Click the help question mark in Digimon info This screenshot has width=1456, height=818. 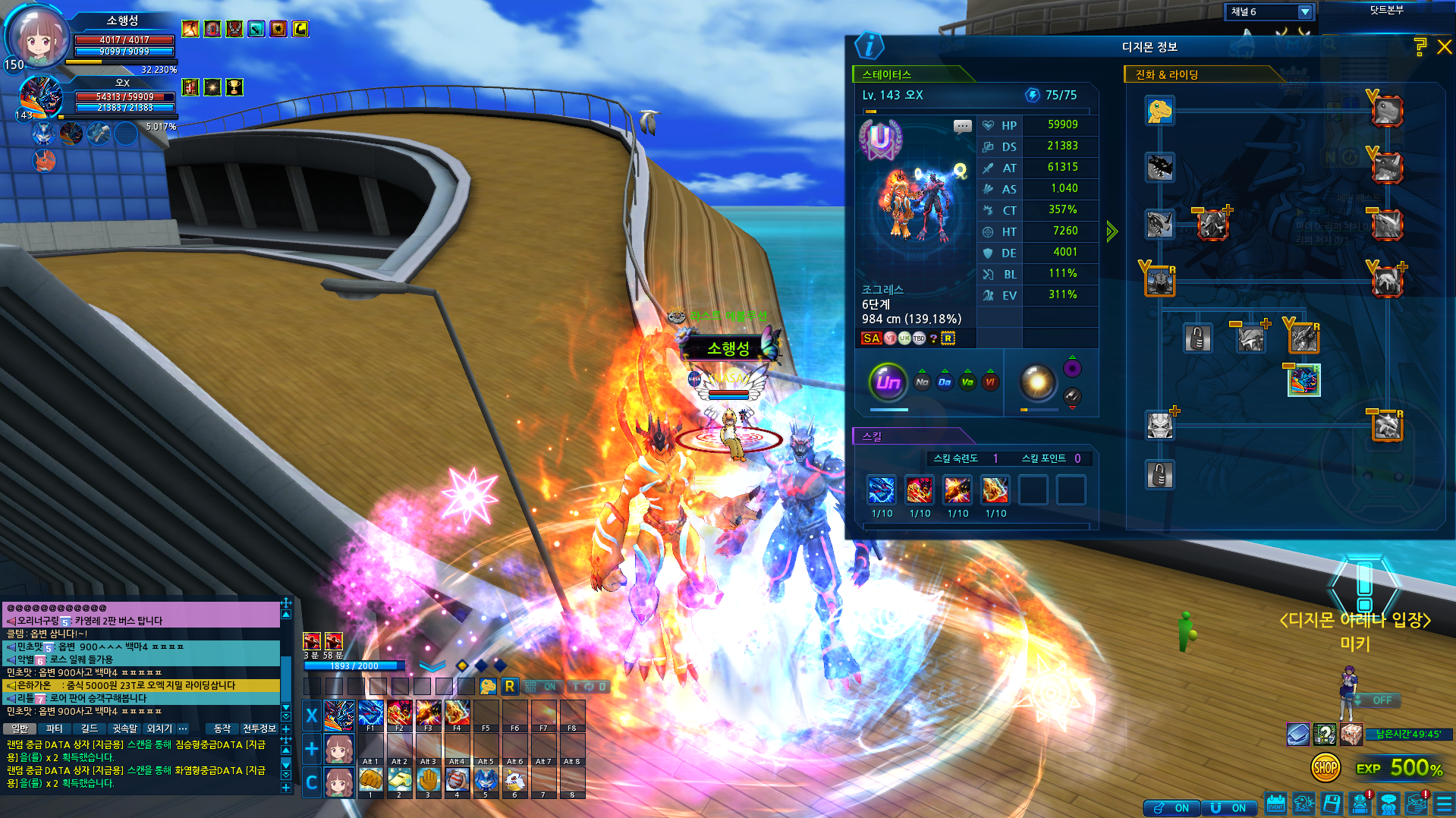[1420, 47]
